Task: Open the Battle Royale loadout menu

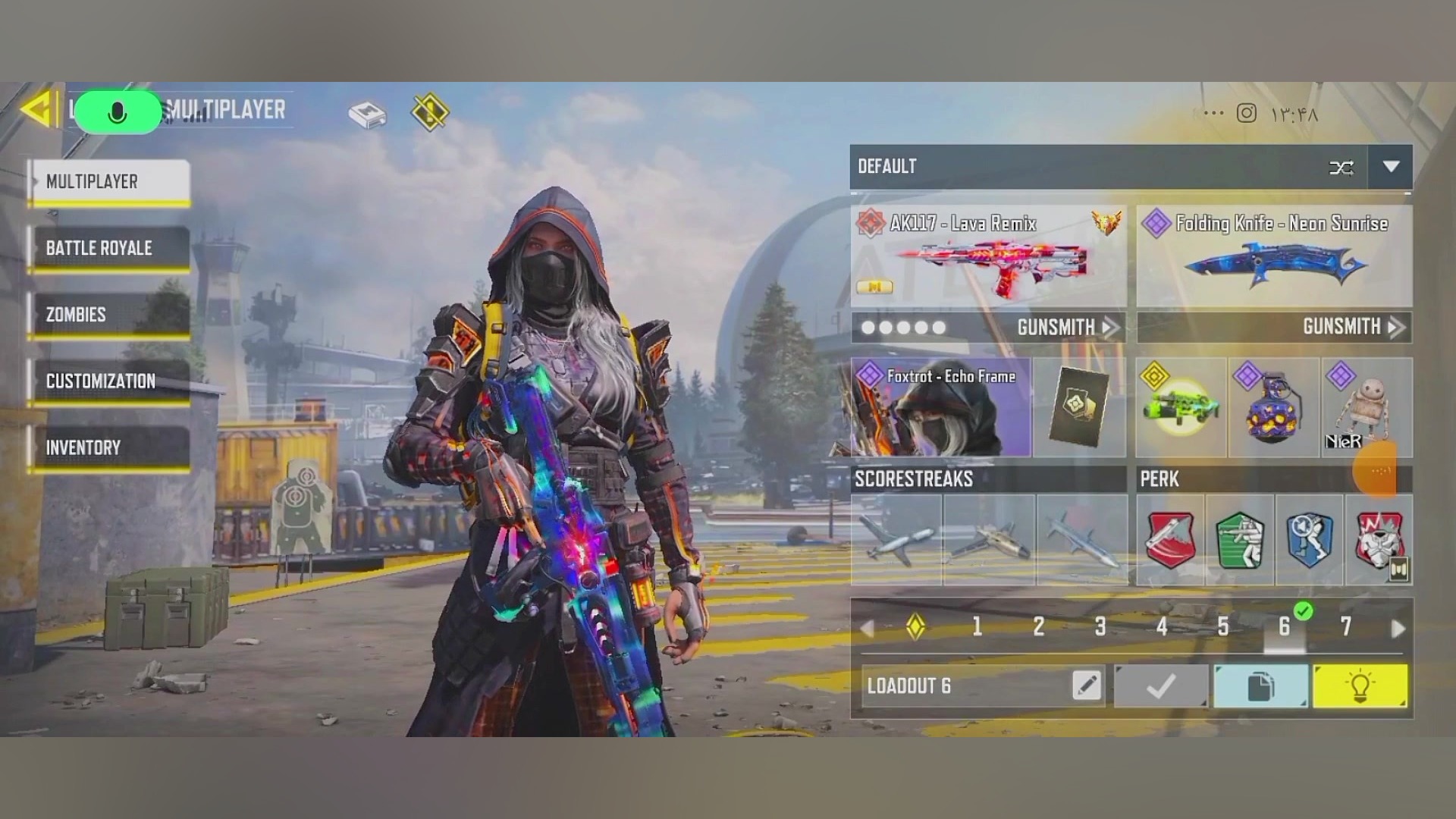Action: pos(108,248)
